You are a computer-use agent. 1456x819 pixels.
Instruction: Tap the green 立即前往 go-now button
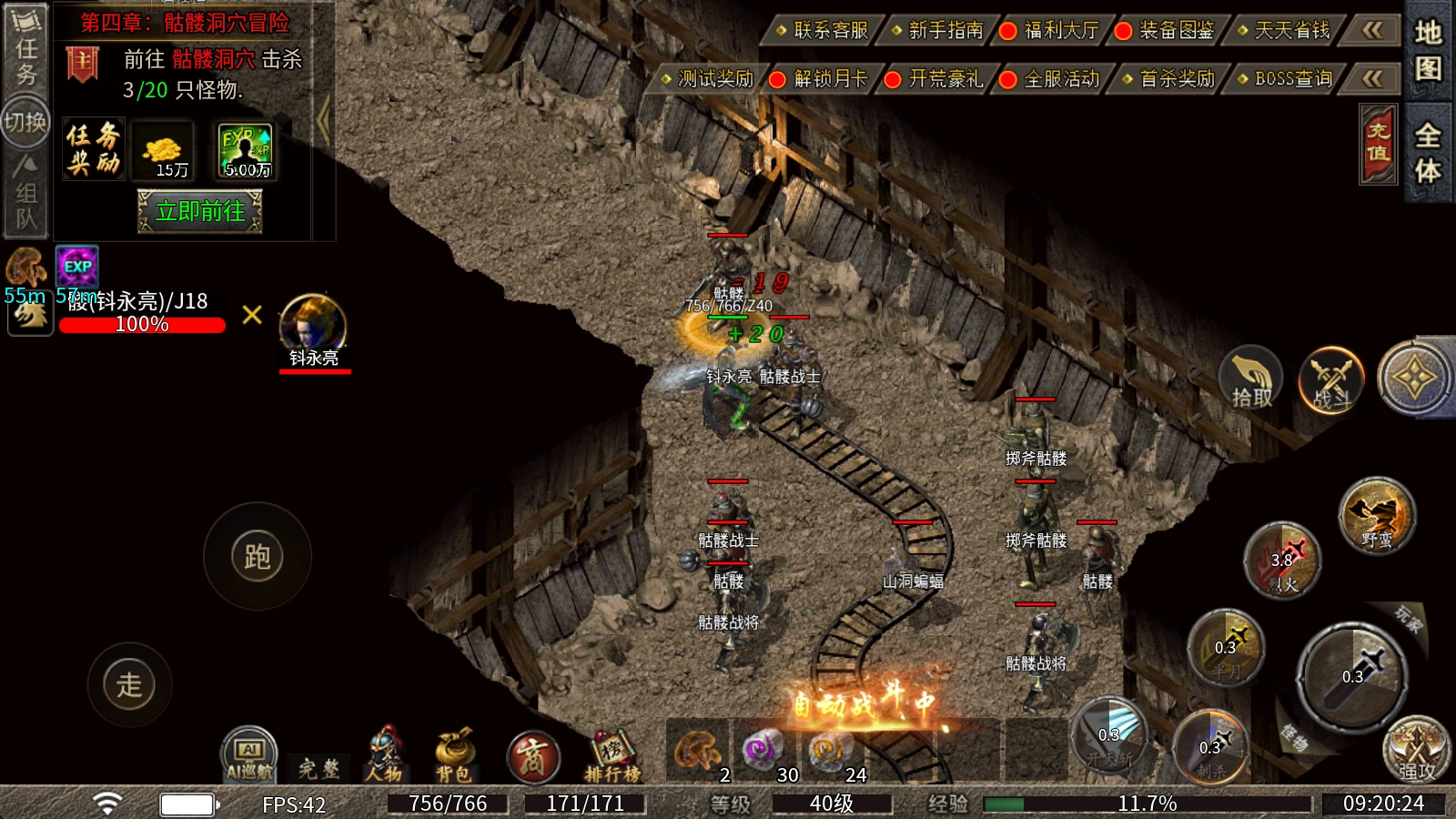click(x=200, y=211)
